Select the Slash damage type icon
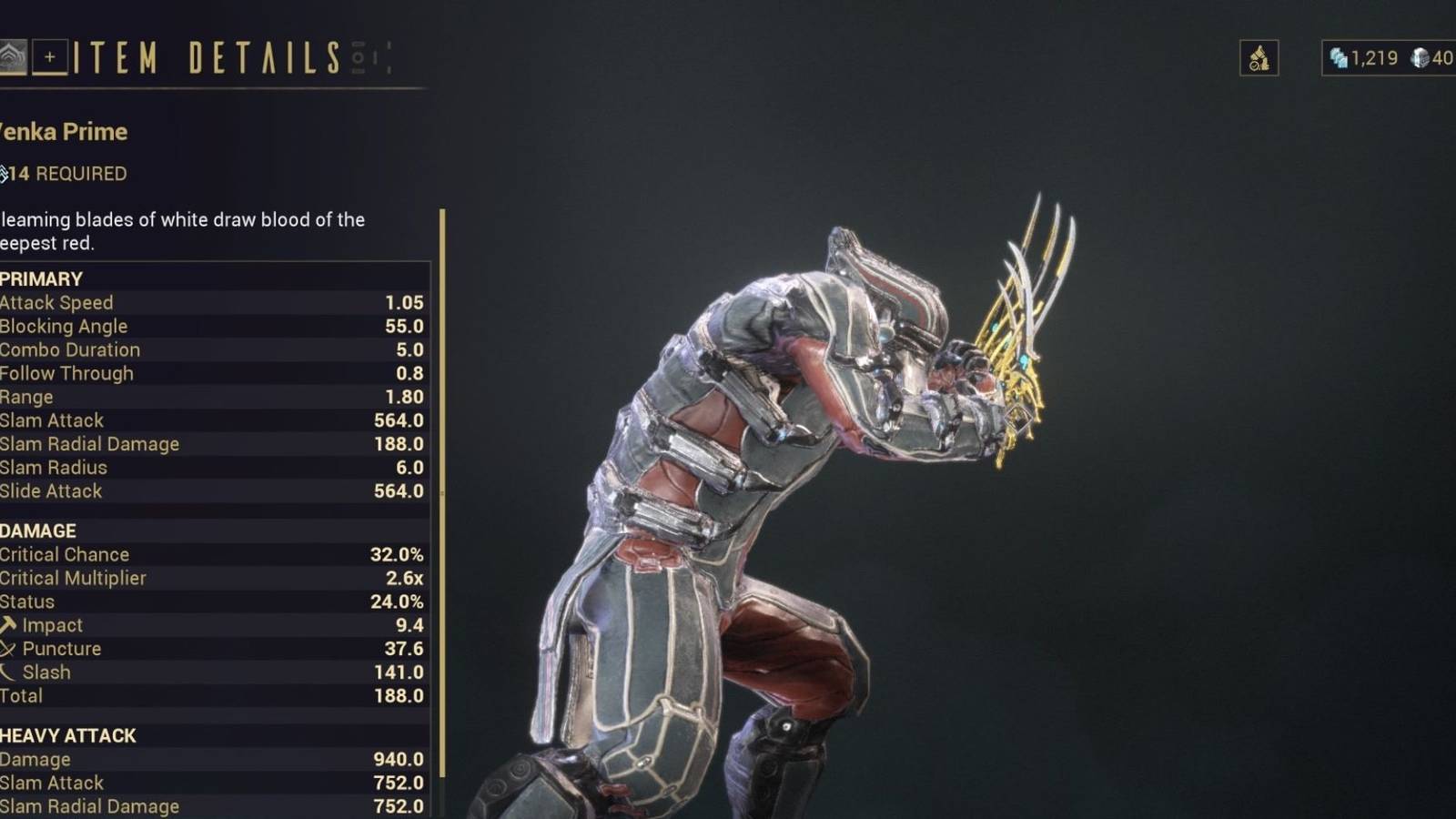Image resolution: width=1456 pixels, height=819 pixels. tap(8, 672)
